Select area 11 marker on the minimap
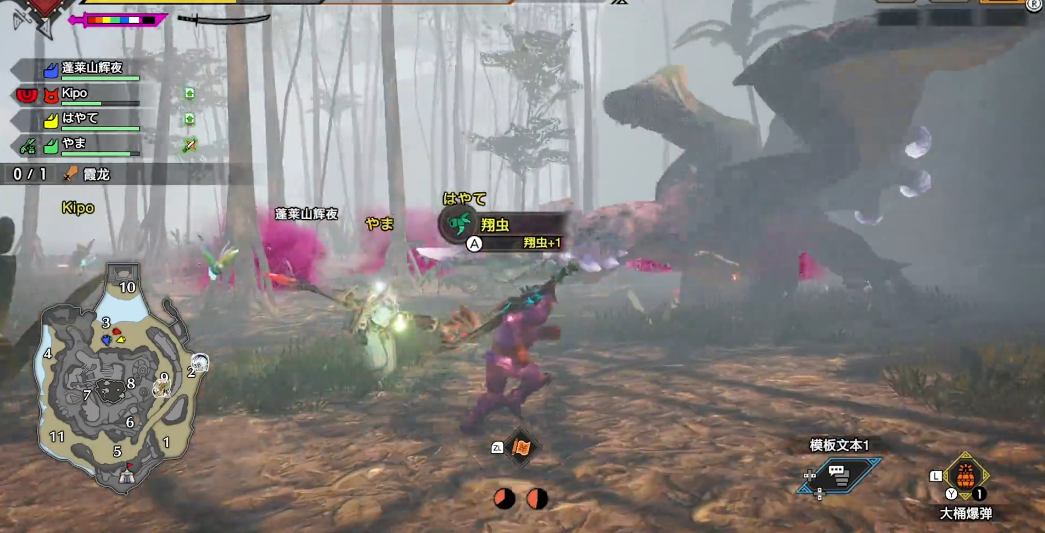The image size is (1045, 533). click(57, 436)
